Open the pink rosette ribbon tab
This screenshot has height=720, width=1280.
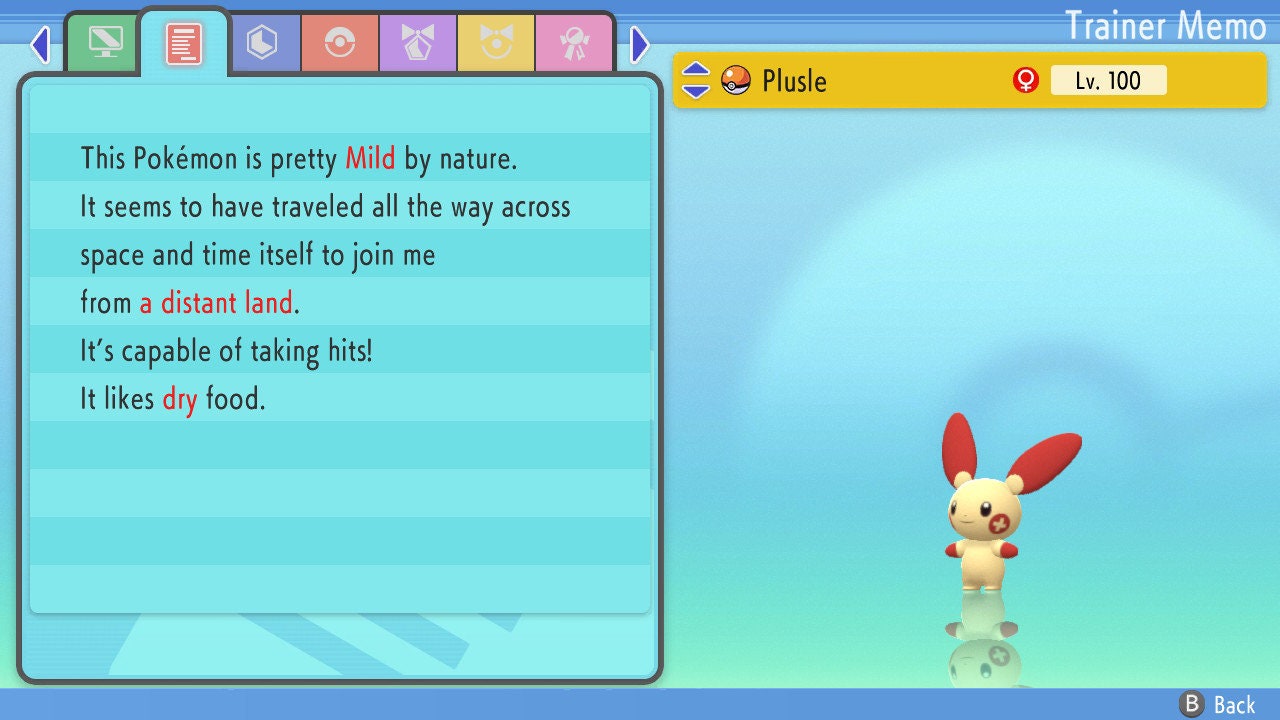574,43
